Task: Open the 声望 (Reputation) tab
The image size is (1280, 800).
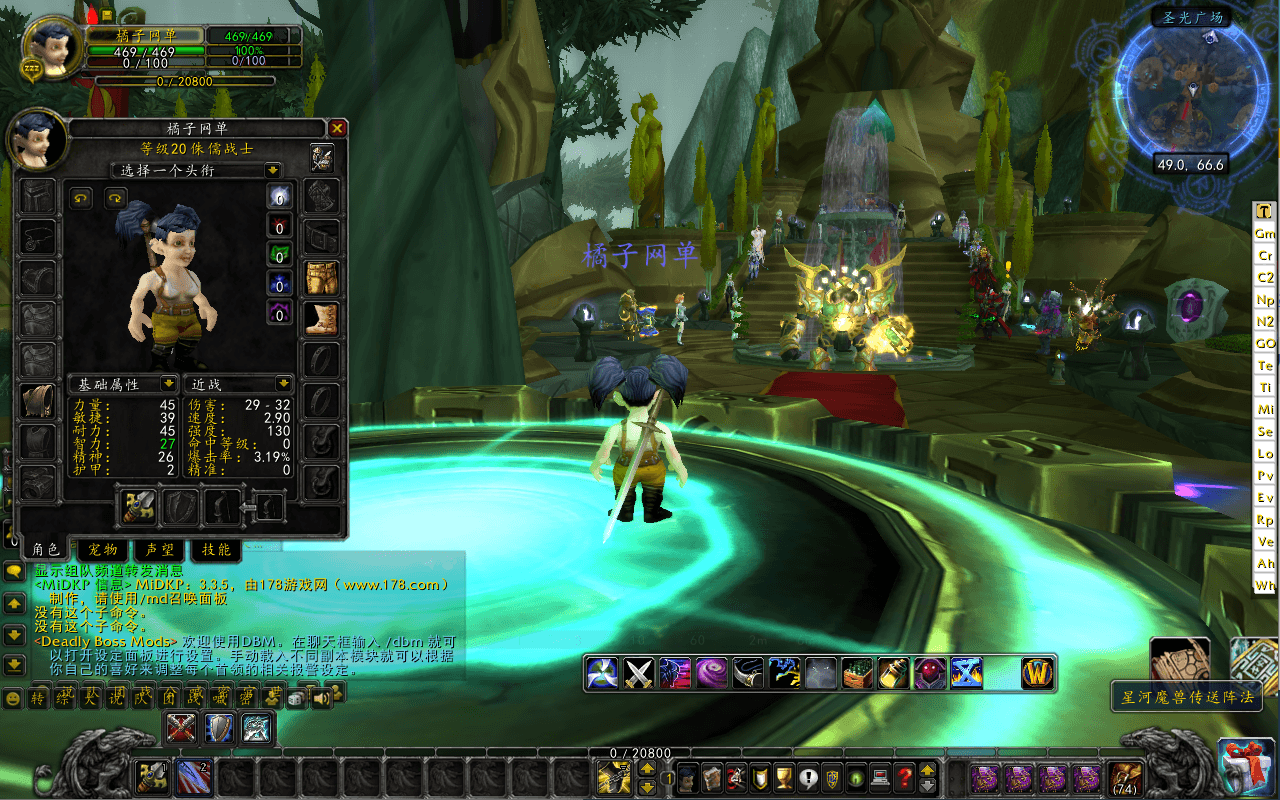Action: coord(160,549)
